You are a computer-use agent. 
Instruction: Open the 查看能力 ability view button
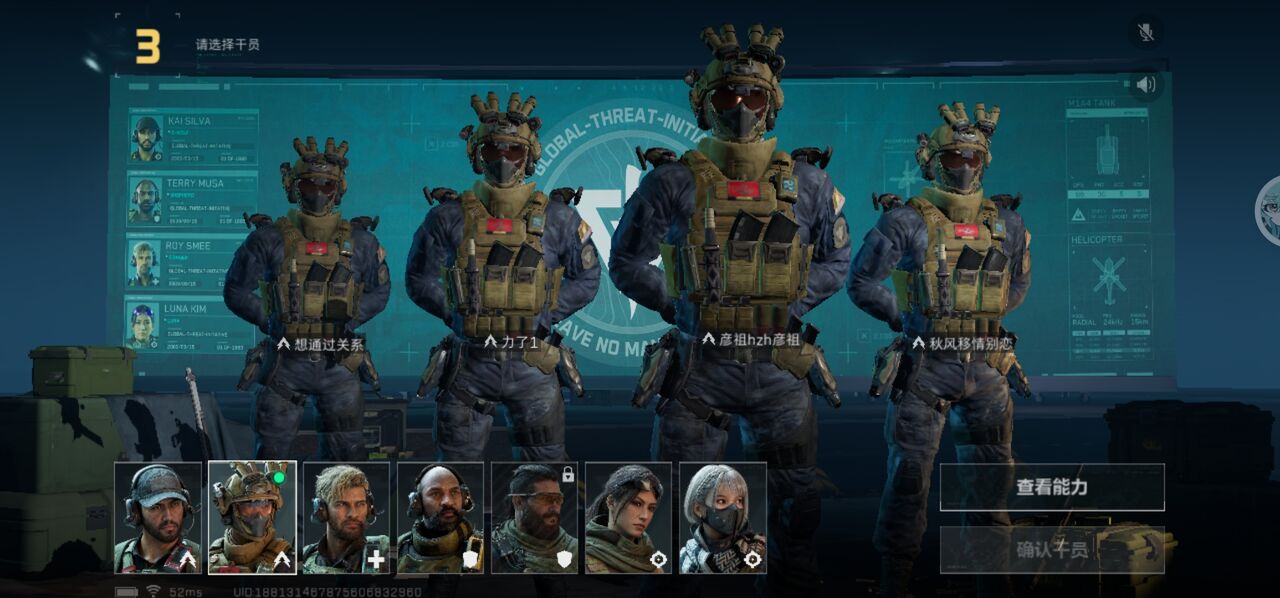1052,487
